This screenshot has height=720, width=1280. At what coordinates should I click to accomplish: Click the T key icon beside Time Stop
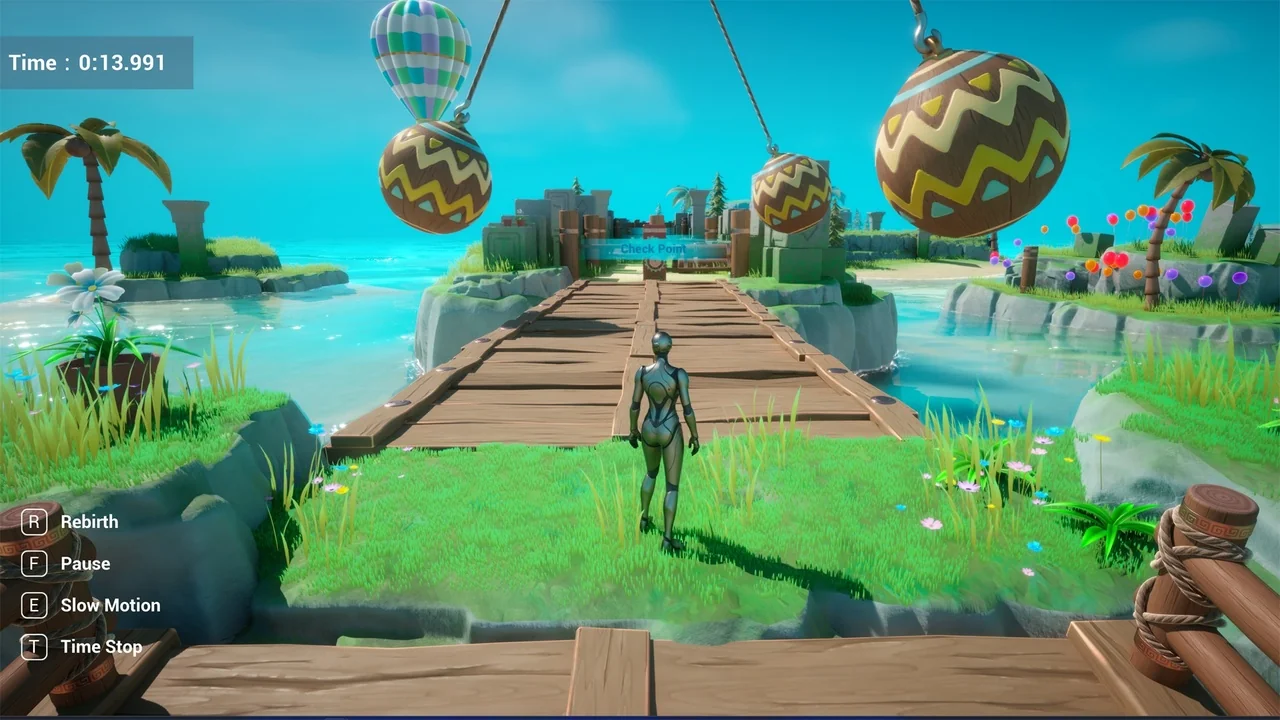pyautogui.click(x=34, y=647)
